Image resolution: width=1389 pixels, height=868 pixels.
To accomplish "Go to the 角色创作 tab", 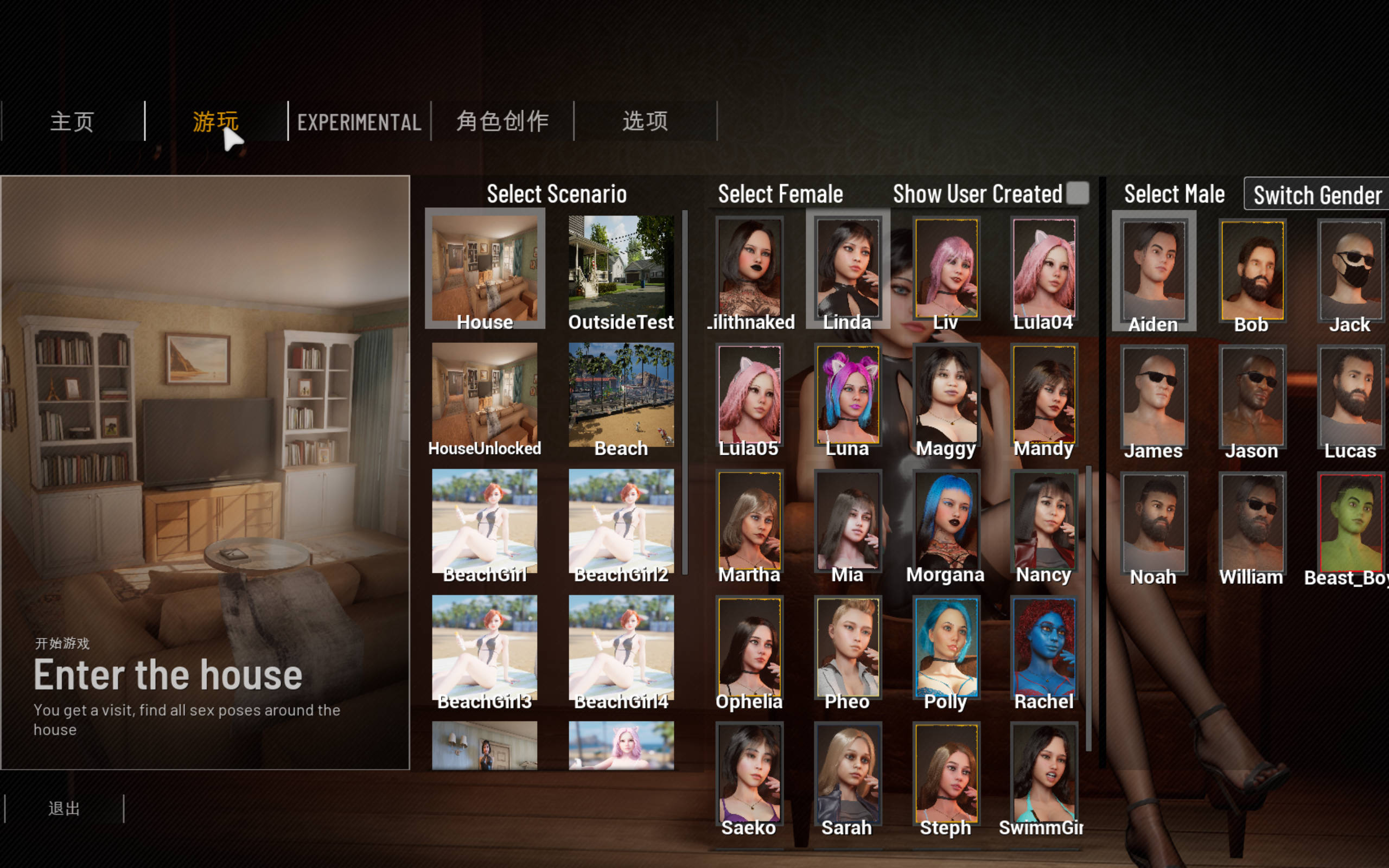I will coord(502,121).
